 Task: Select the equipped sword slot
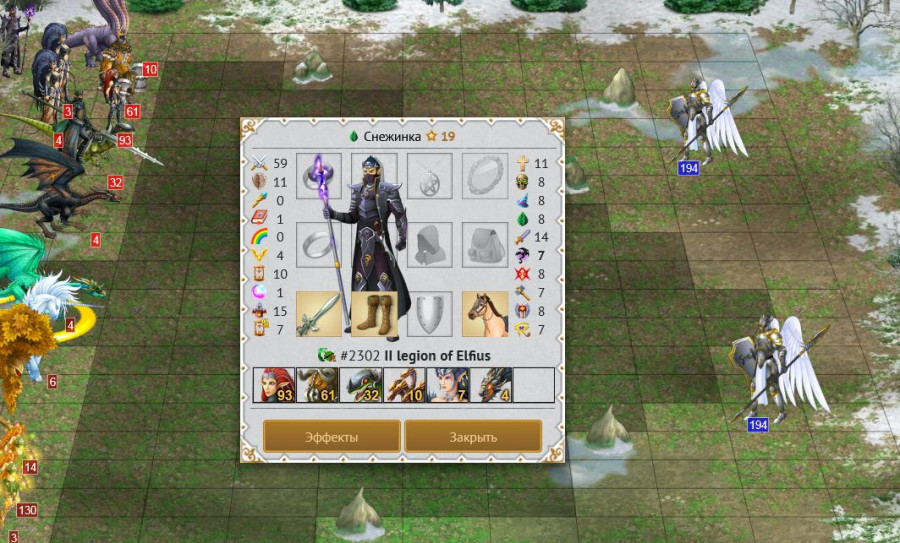tap(319, 314)
